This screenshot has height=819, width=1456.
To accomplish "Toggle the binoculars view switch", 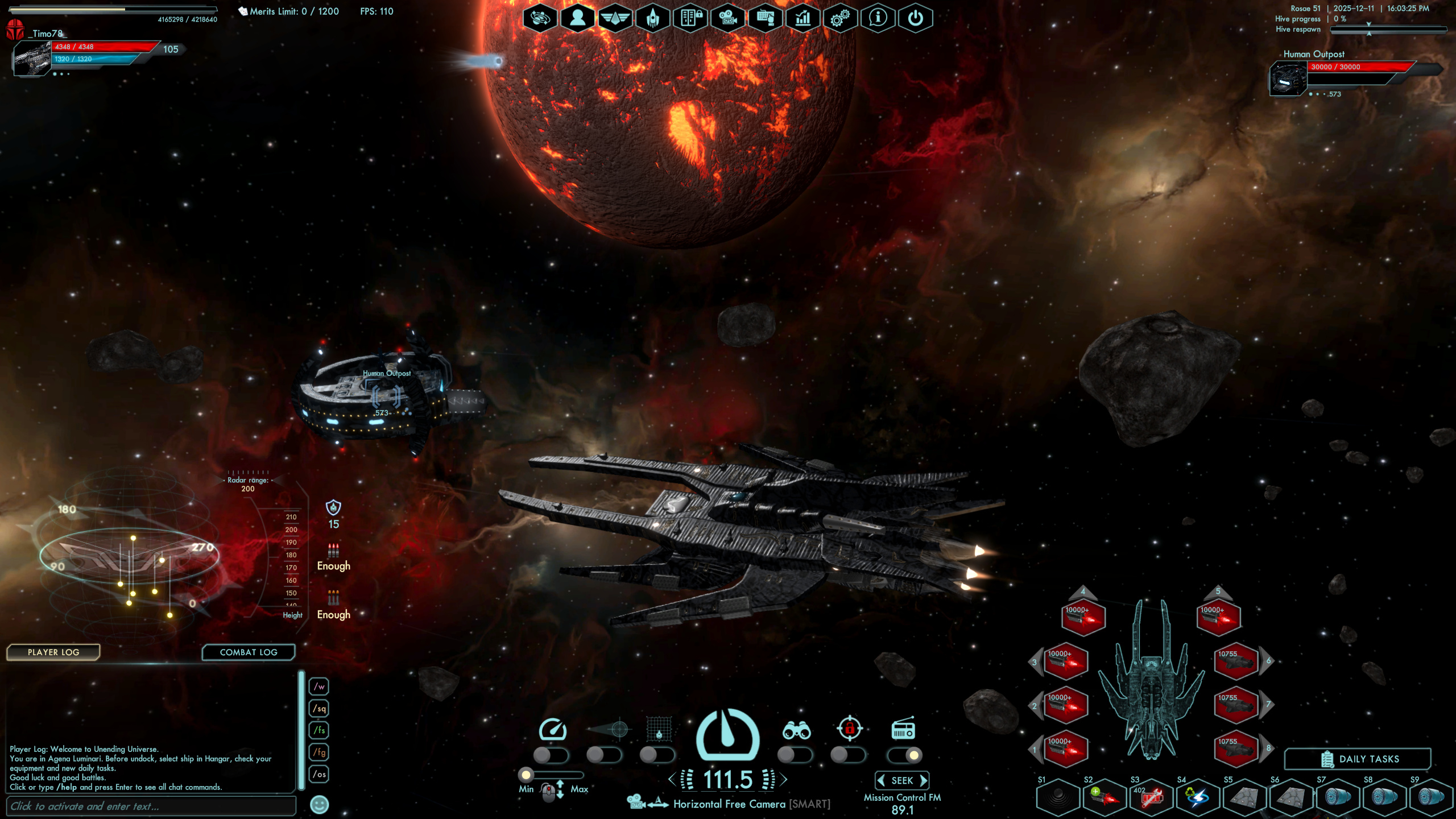I will [794, 755].
